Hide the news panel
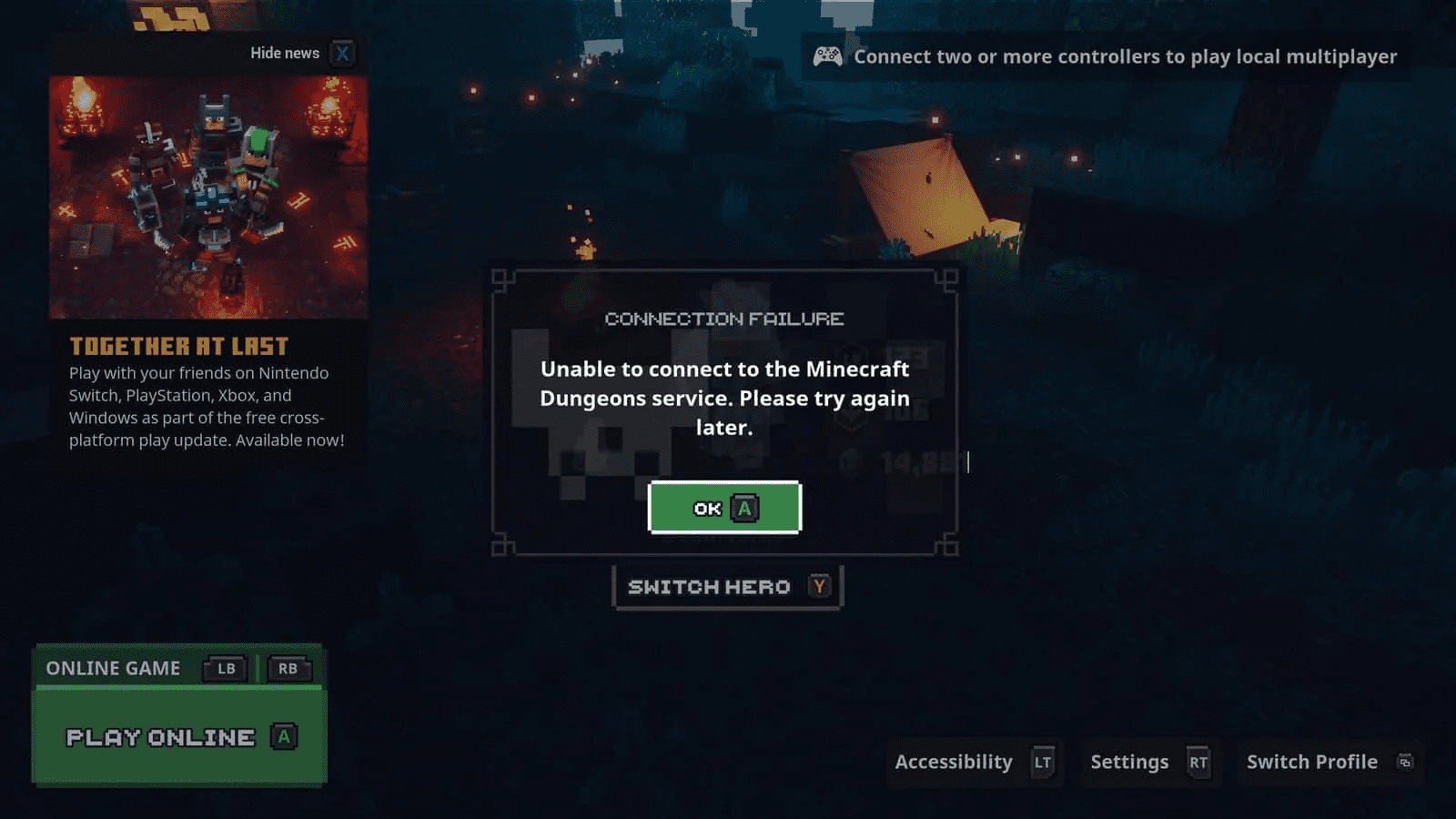Viewport: 1456px width, 819px height. click(284, 54)
